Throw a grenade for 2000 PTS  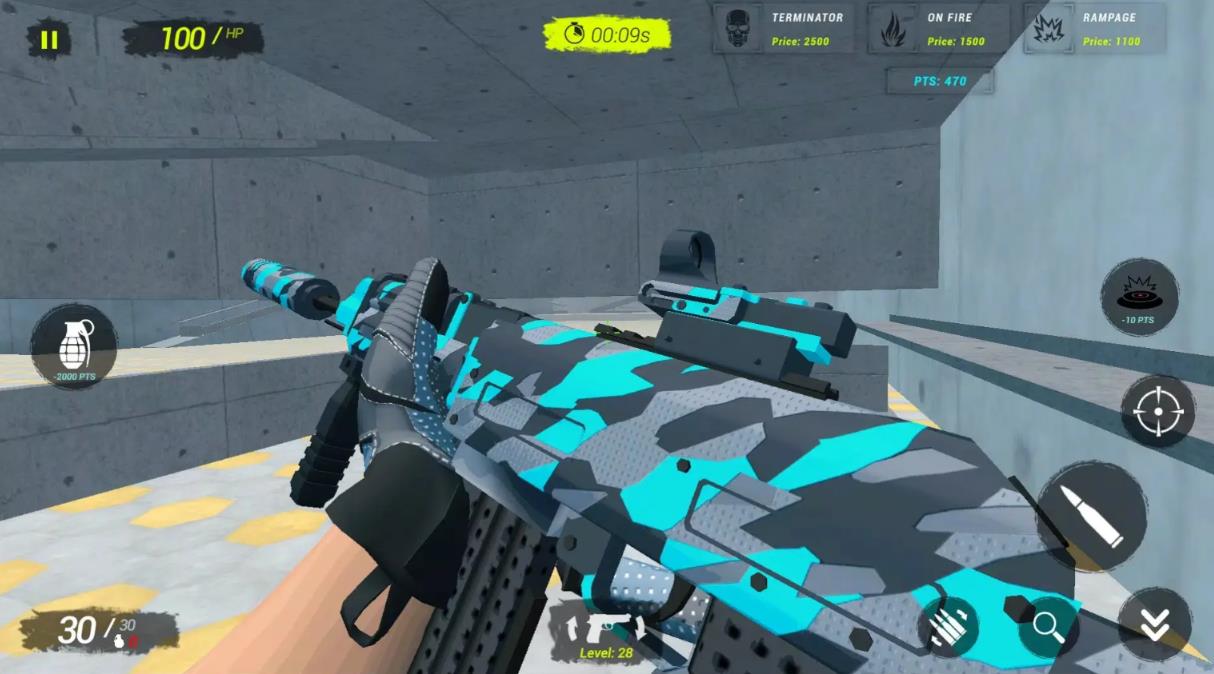point(74,347)
